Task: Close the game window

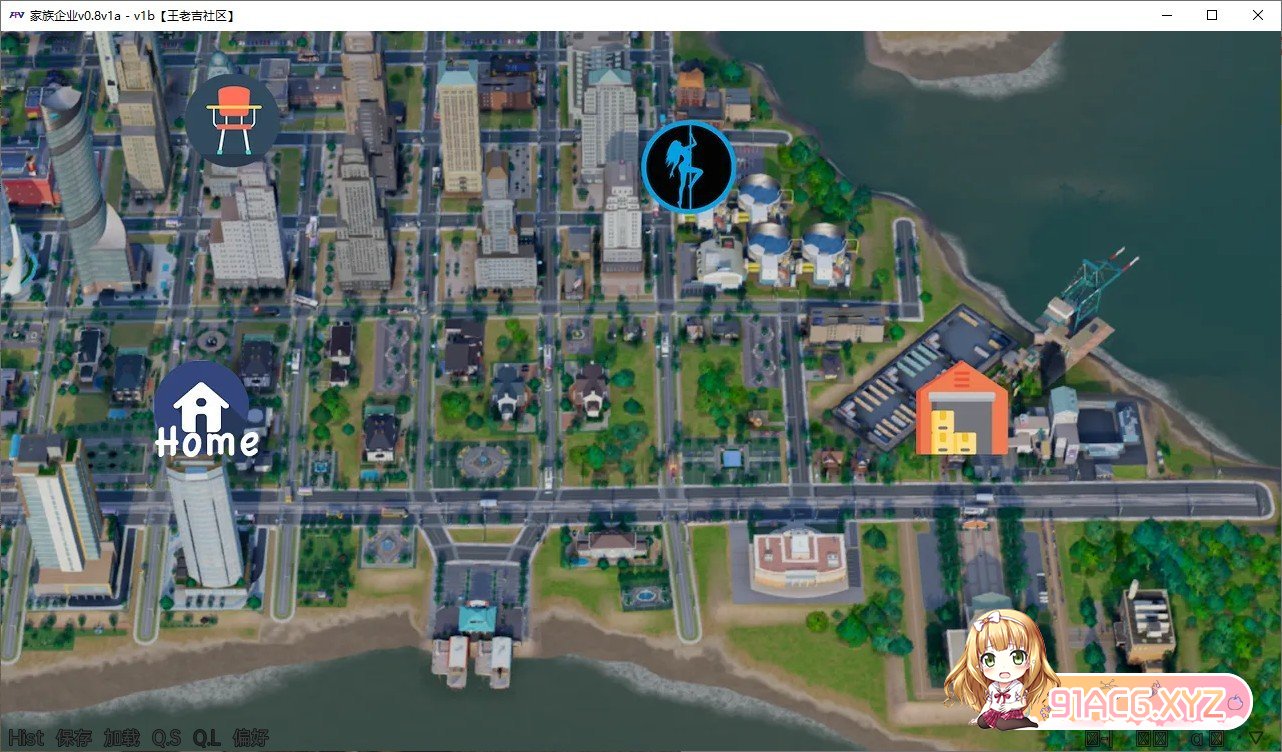Action: click(1258, 15)
